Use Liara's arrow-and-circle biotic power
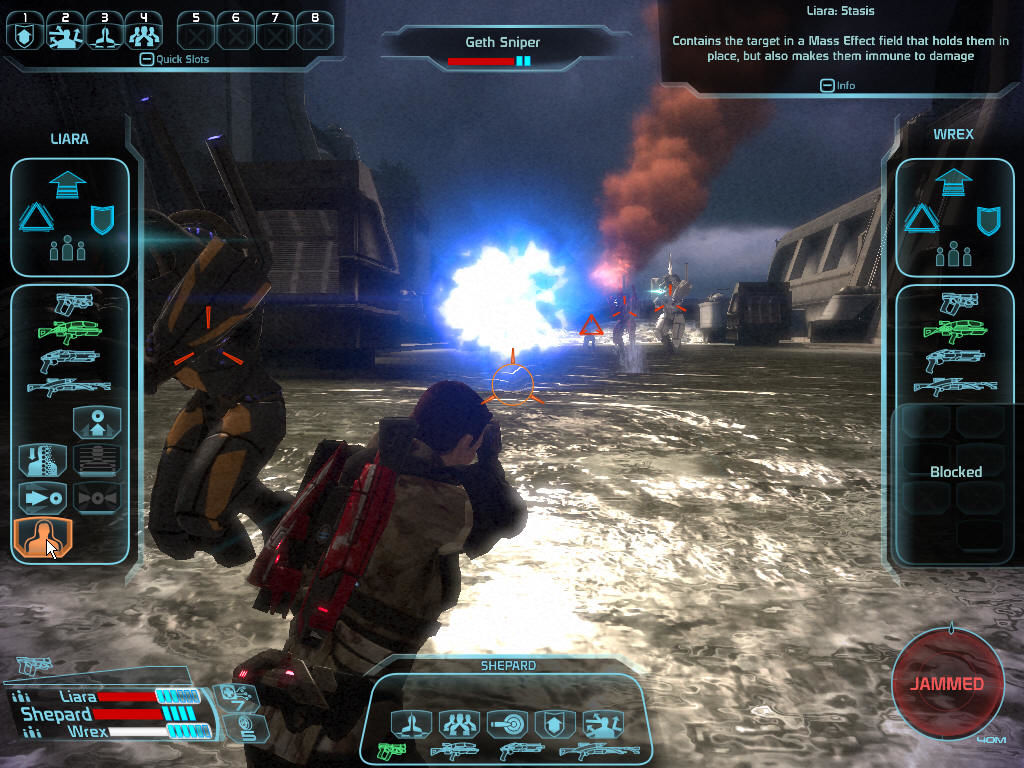Viewport: 1024px width, 768px height. click(43, 497)
